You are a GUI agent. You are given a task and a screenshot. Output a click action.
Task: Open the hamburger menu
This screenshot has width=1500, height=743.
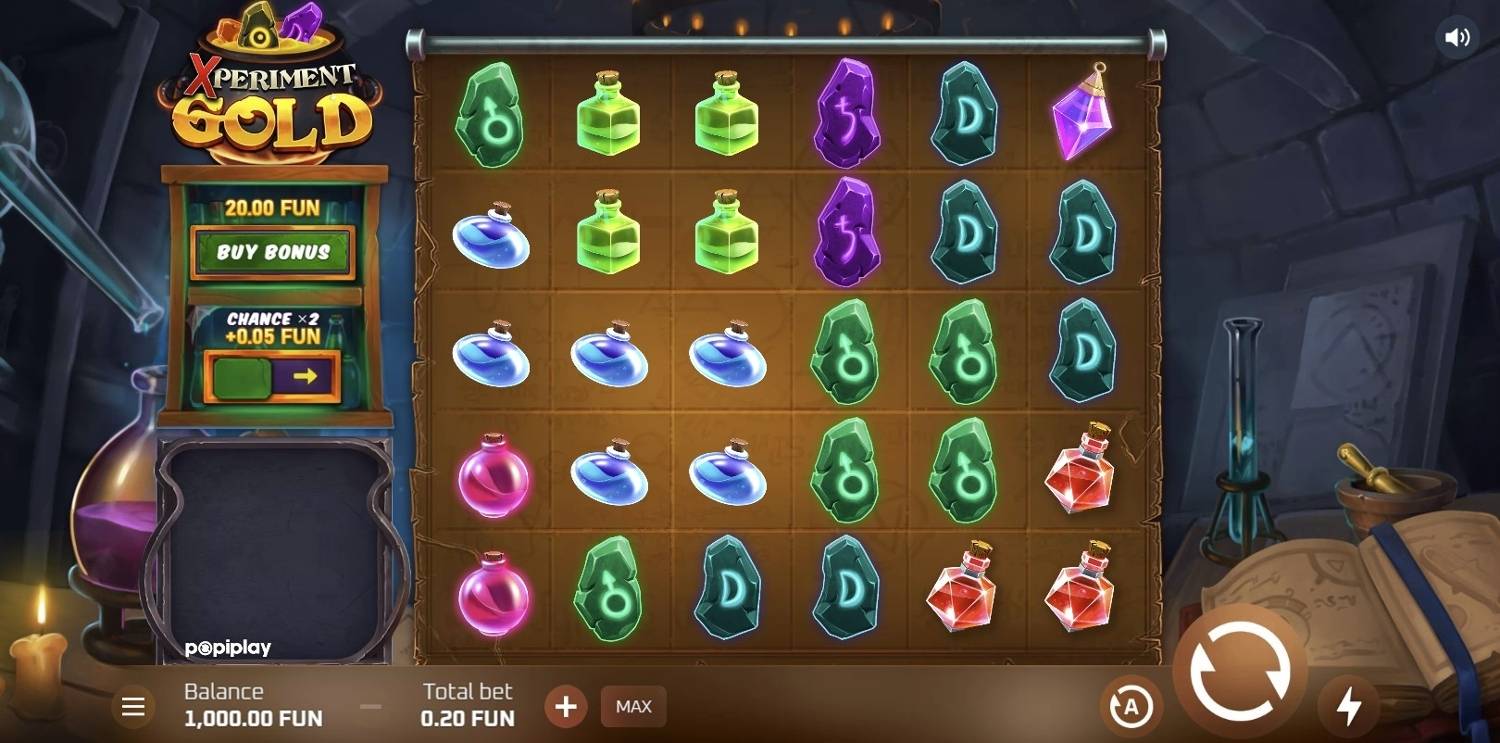(x=133, y=707)
